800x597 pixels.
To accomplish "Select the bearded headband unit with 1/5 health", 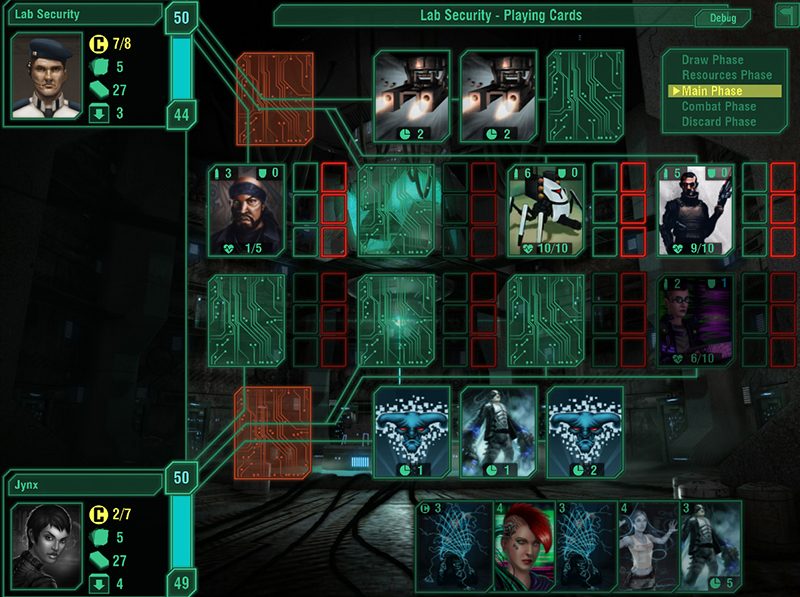I will coord(246,210).
